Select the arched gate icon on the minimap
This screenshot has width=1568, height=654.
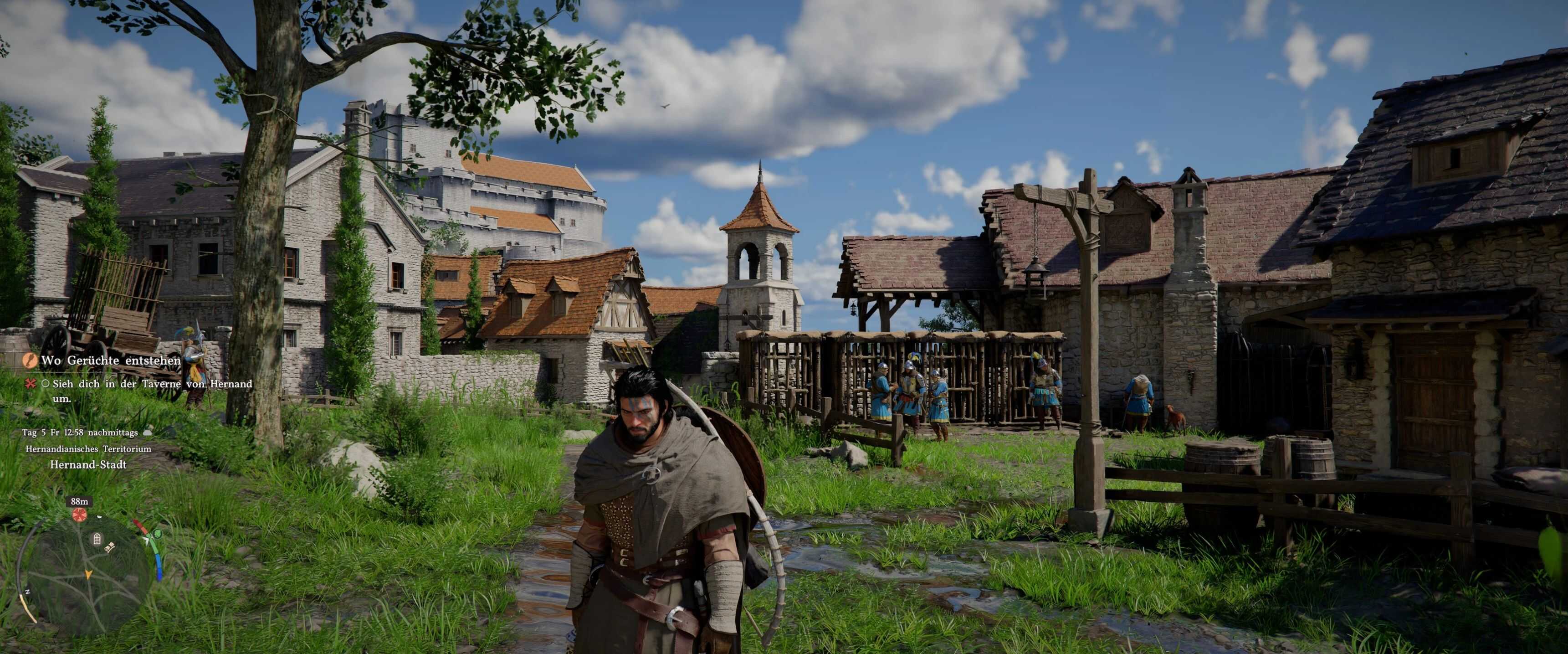point(97,538)
